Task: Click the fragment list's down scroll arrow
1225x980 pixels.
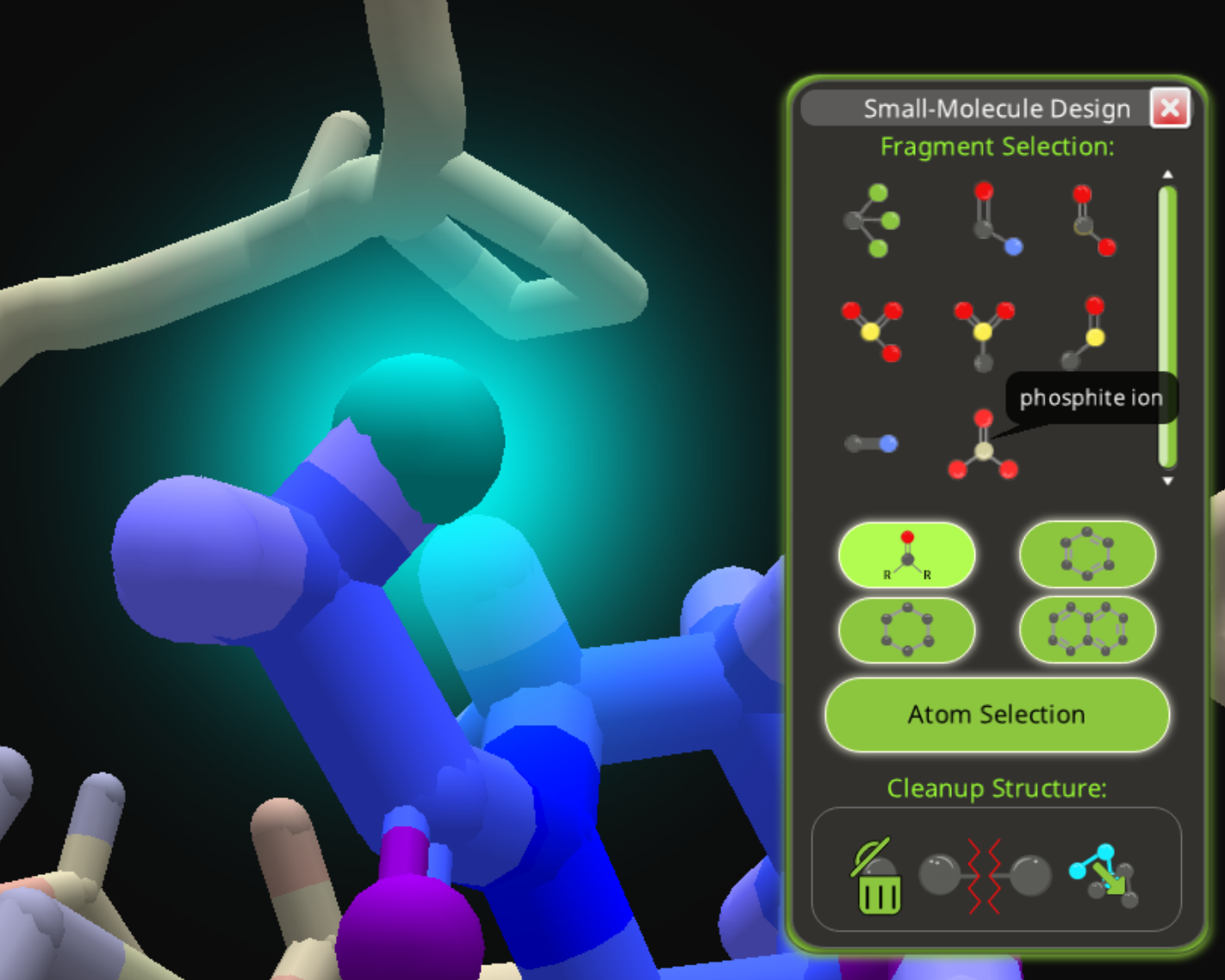Action: [x=1167, y=481]
